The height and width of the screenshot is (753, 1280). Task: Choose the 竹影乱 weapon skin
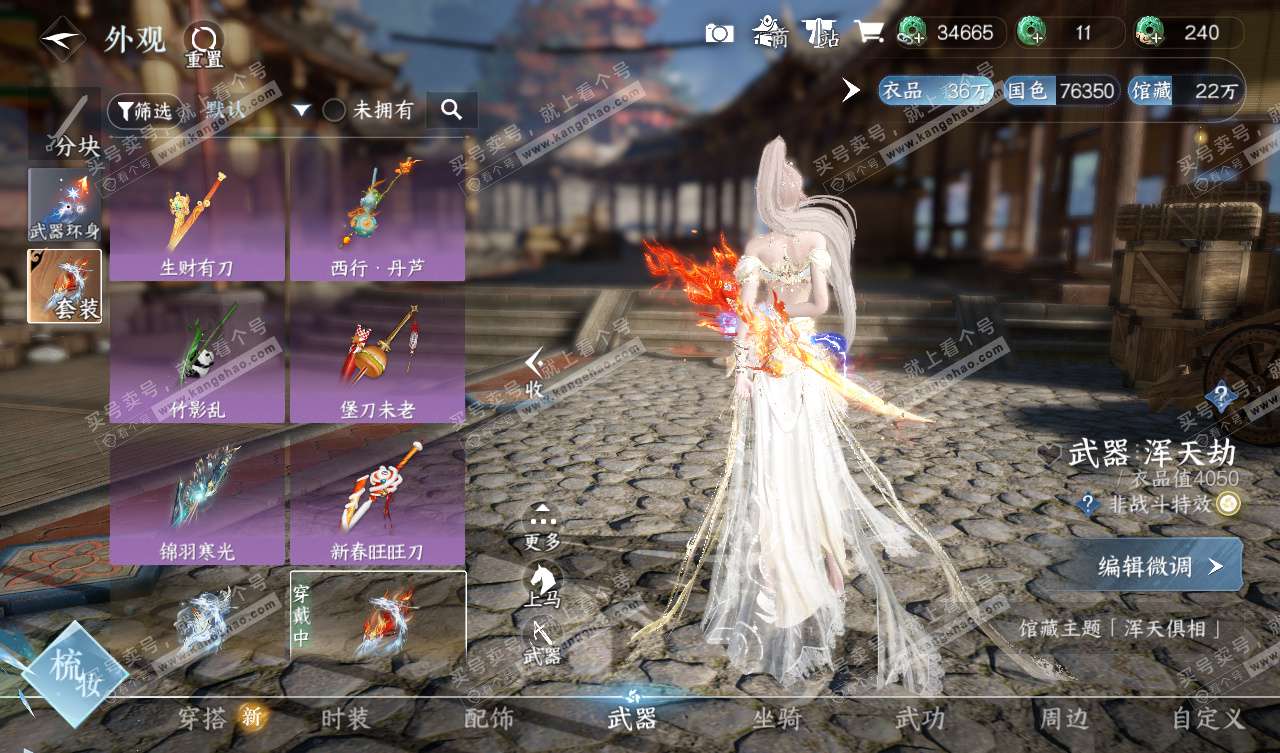pos(197,364)
